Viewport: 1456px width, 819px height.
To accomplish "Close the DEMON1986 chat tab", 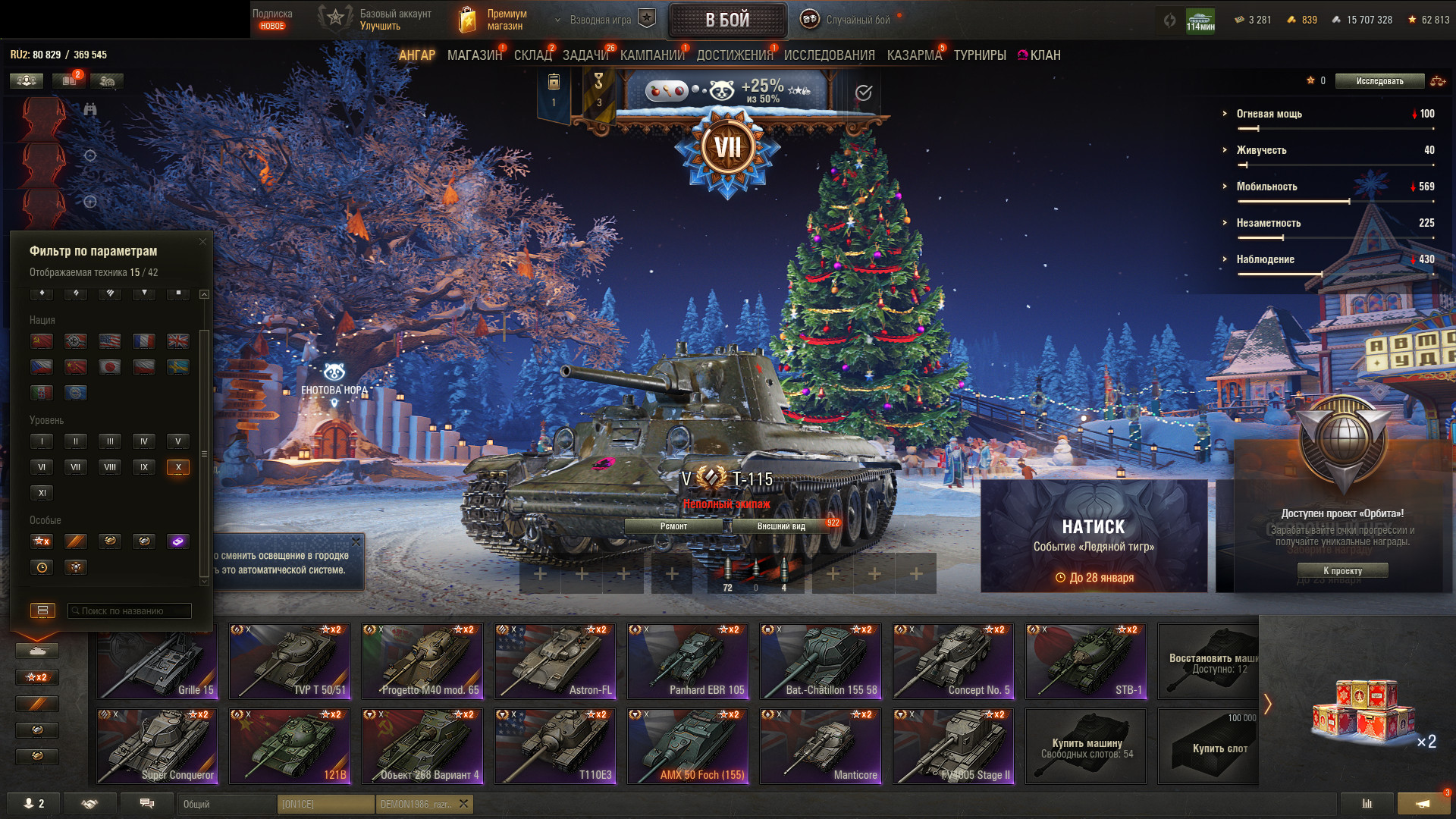I will [464, 804].
